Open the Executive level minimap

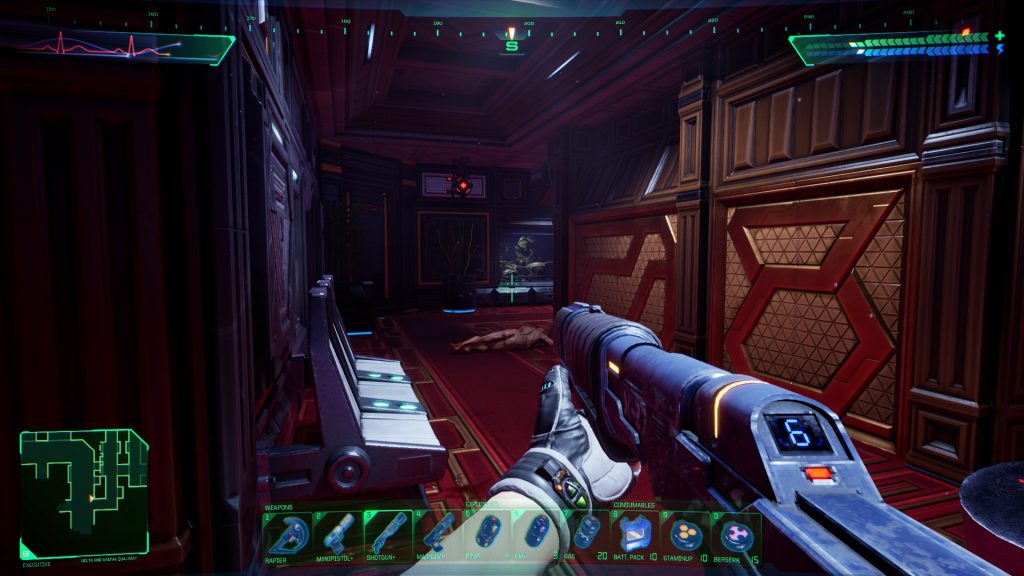pos(84,490)
